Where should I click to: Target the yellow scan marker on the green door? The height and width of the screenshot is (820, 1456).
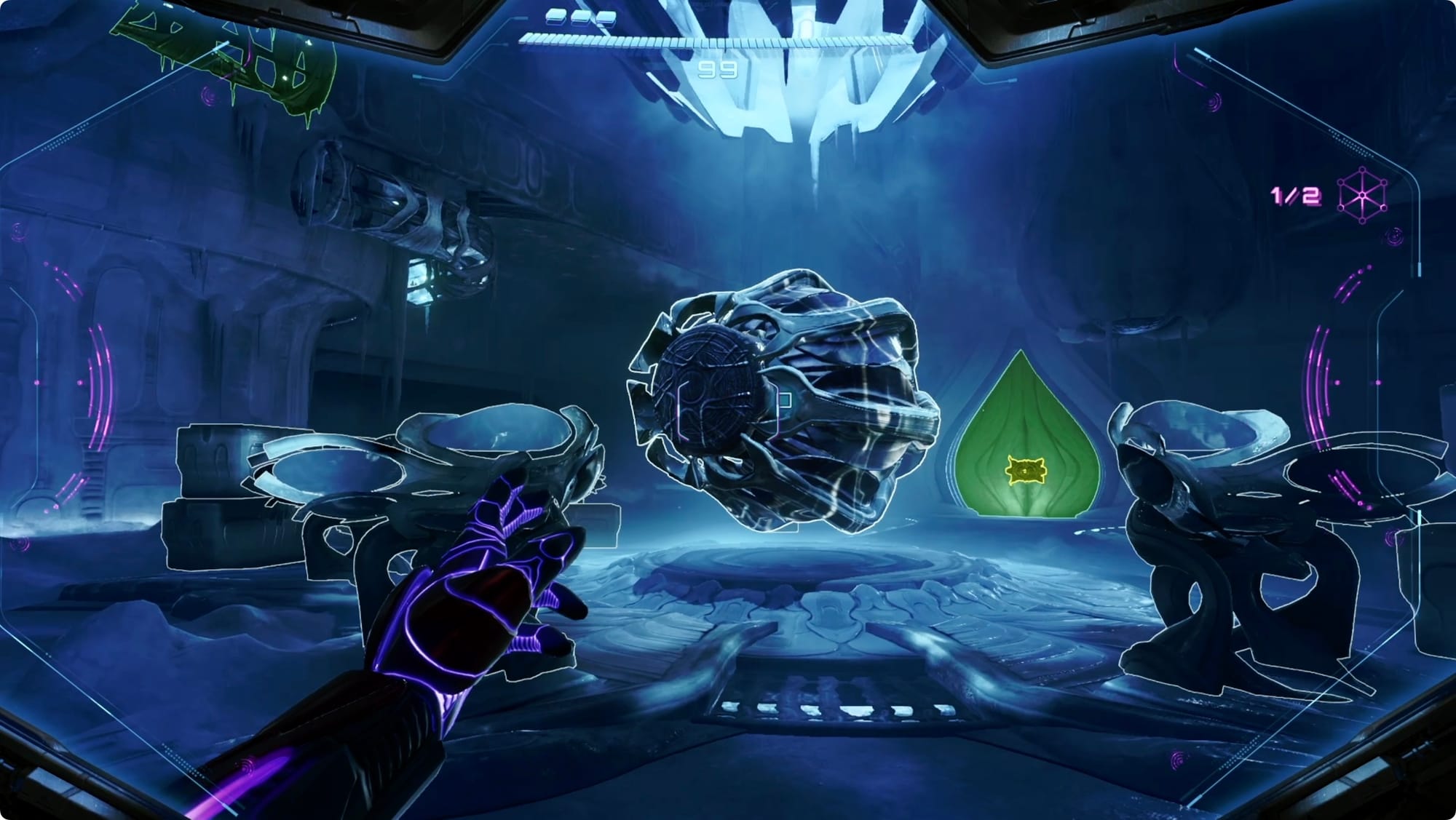1024,471
